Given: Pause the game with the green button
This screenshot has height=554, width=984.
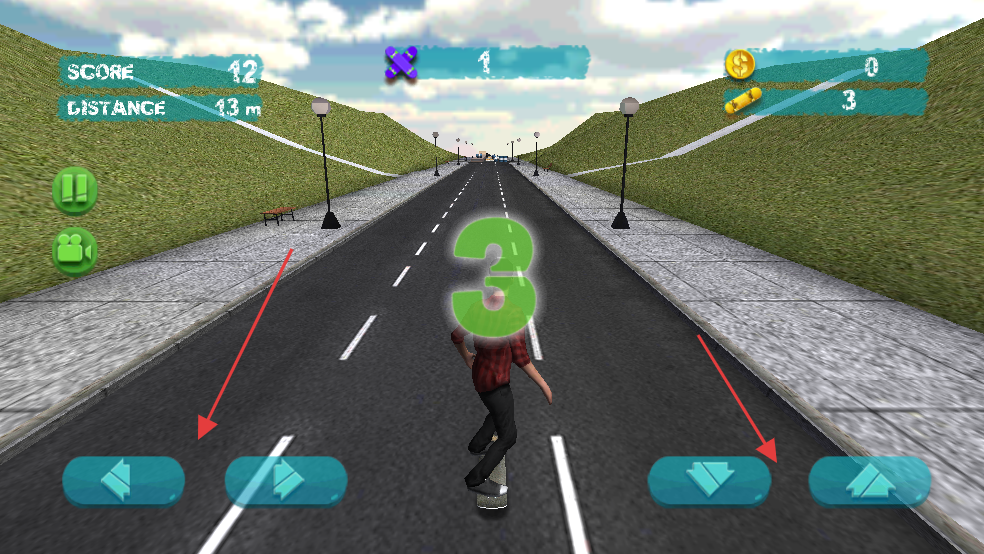Looking at the screenshot, I should click(x=74, y=190).
